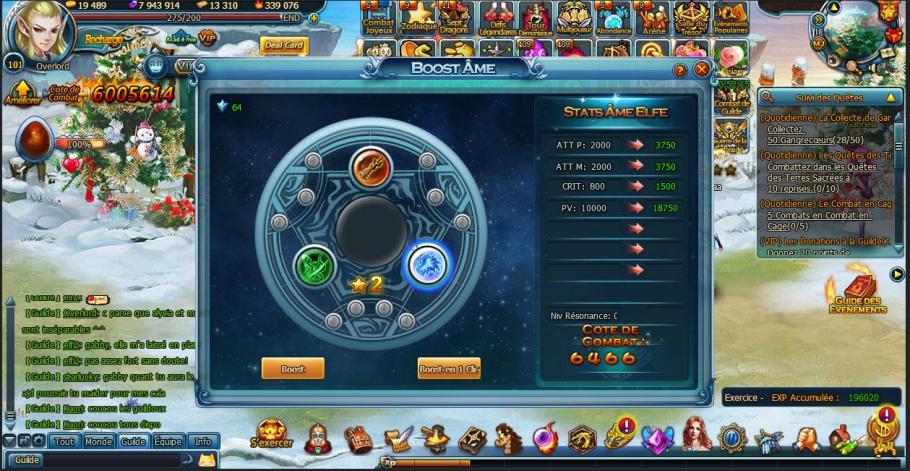Select the green soul orb
Image resolution: width=910 pixels, height=471 pixels.
click(x=315, y=265)
